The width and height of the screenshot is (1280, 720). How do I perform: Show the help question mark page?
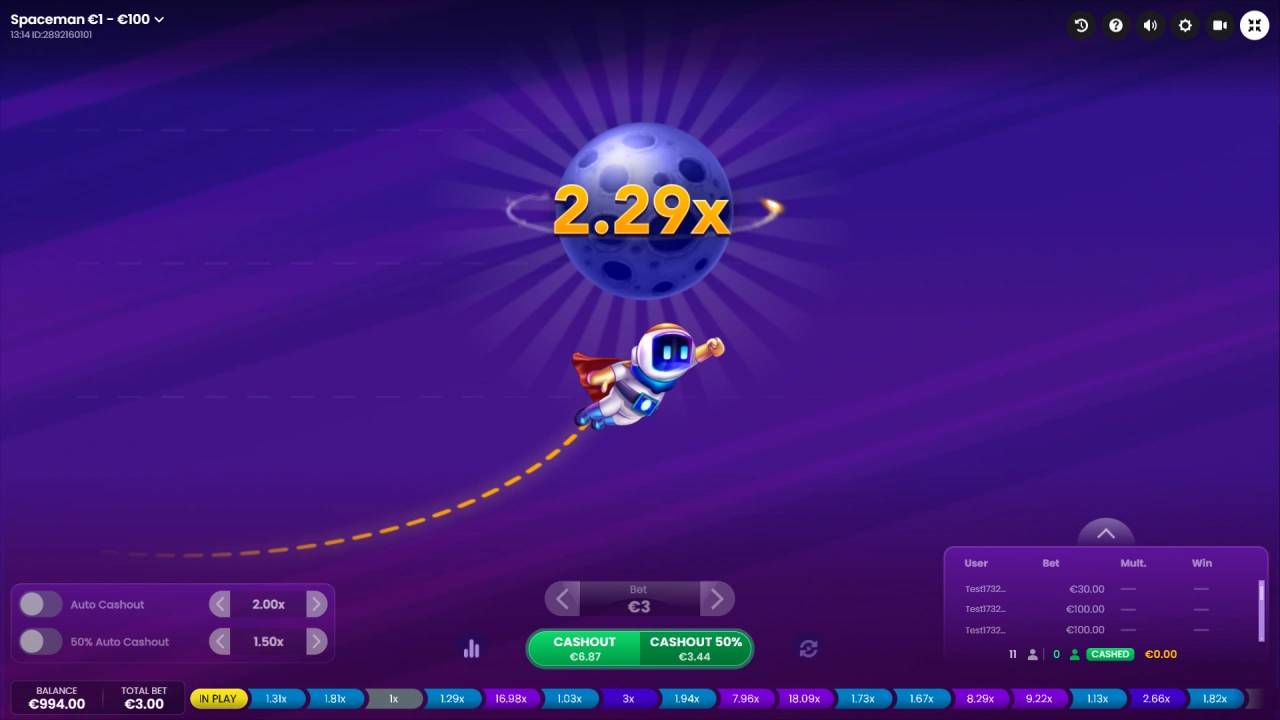tap(1116, 25)
